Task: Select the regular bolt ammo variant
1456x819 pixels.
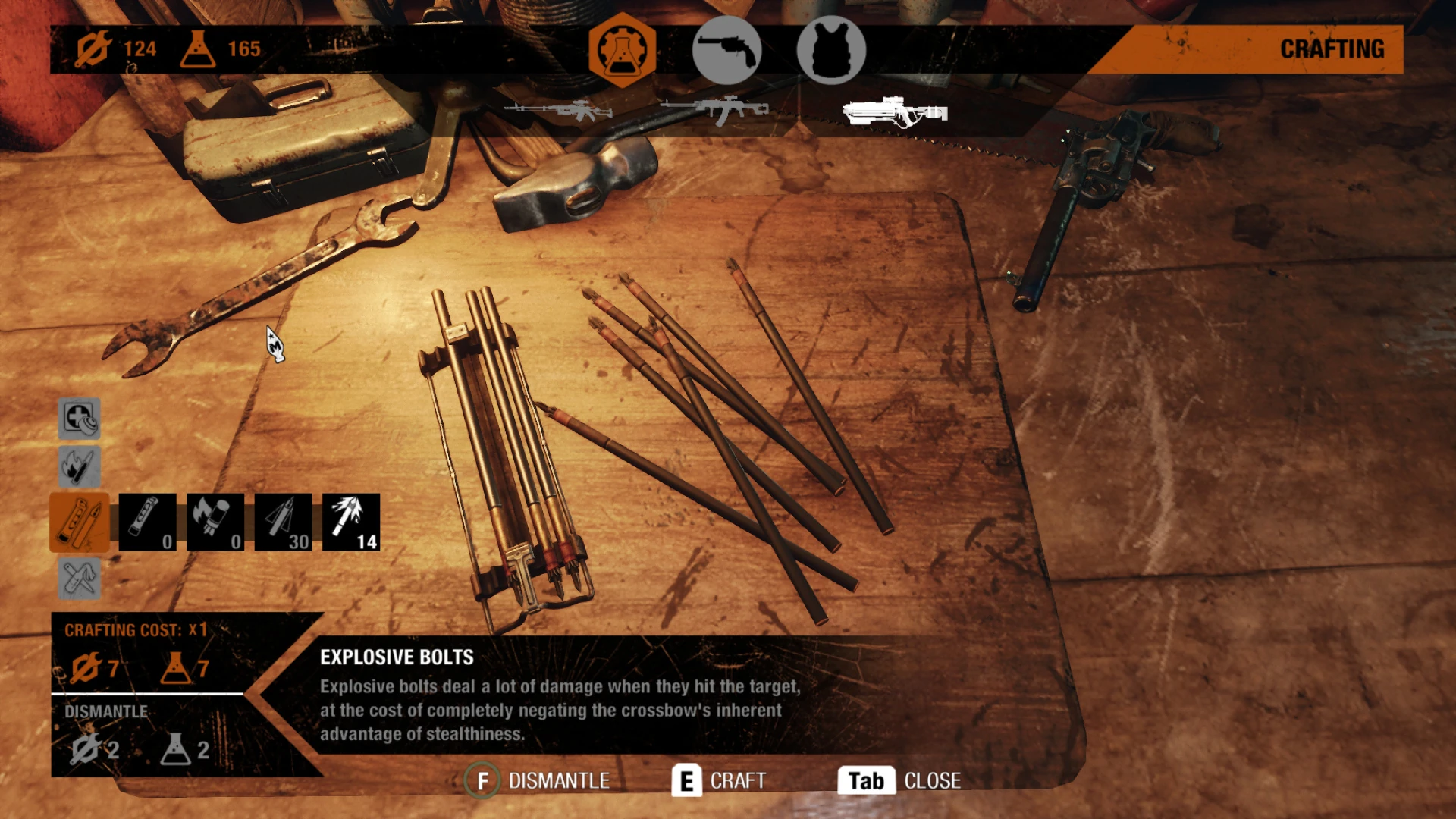Action: [x=146, y=520]
